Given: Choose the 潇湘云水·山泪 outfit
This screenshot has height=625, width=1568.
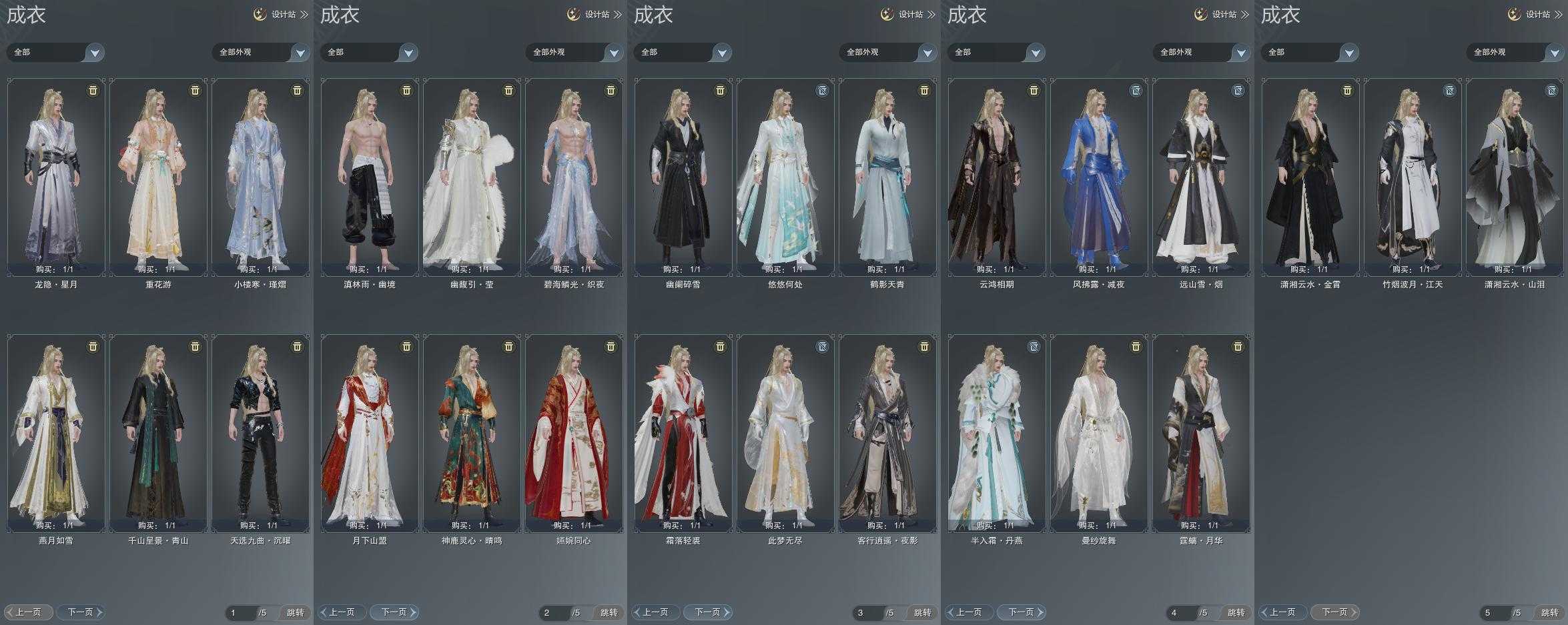Looking at the screenshot, I should tap(1515, 177).
